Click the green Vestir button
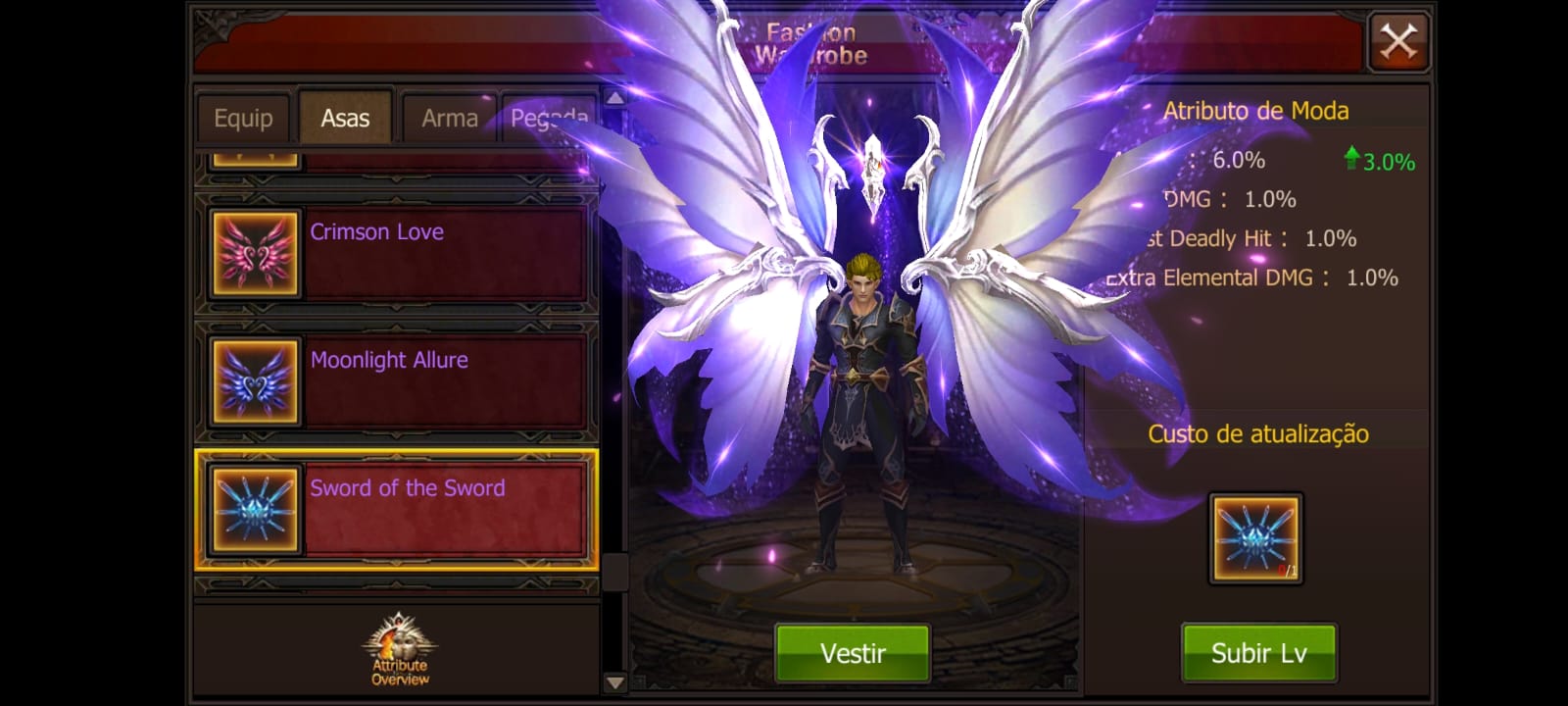The image size is (1568, 706). (853, 653)
